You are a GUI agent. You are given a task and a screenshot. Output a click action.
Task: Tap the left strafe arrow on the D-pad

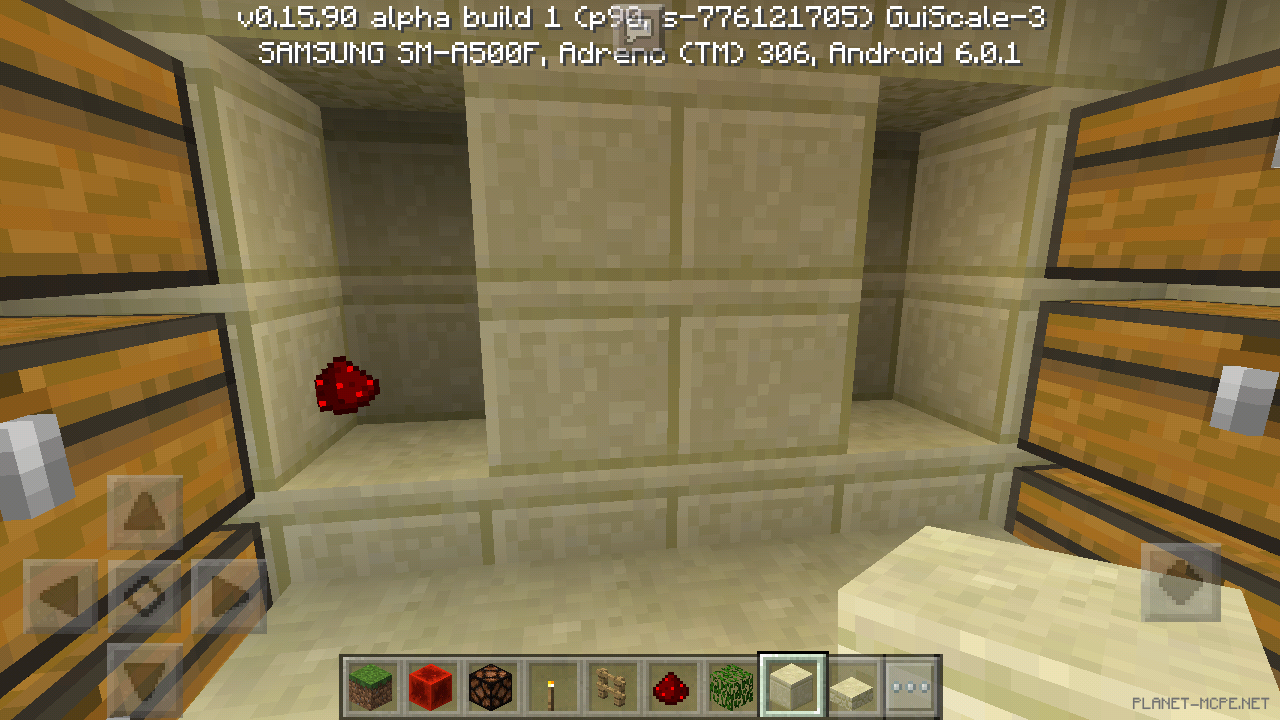tap(60, 595)
